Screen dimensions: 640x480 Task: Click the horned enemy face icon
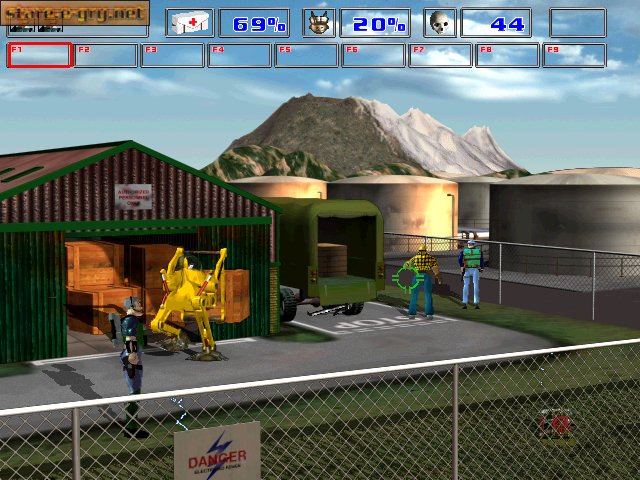[x=320, y=23]
